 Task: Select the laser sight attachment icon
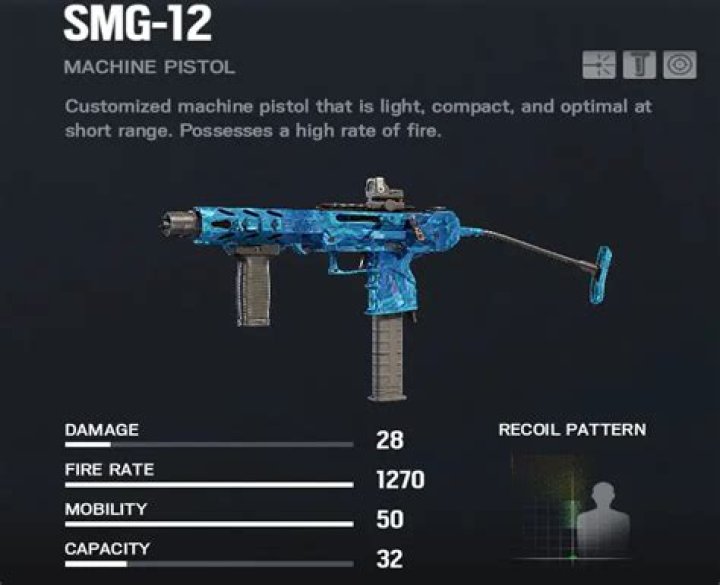(600, 65)
